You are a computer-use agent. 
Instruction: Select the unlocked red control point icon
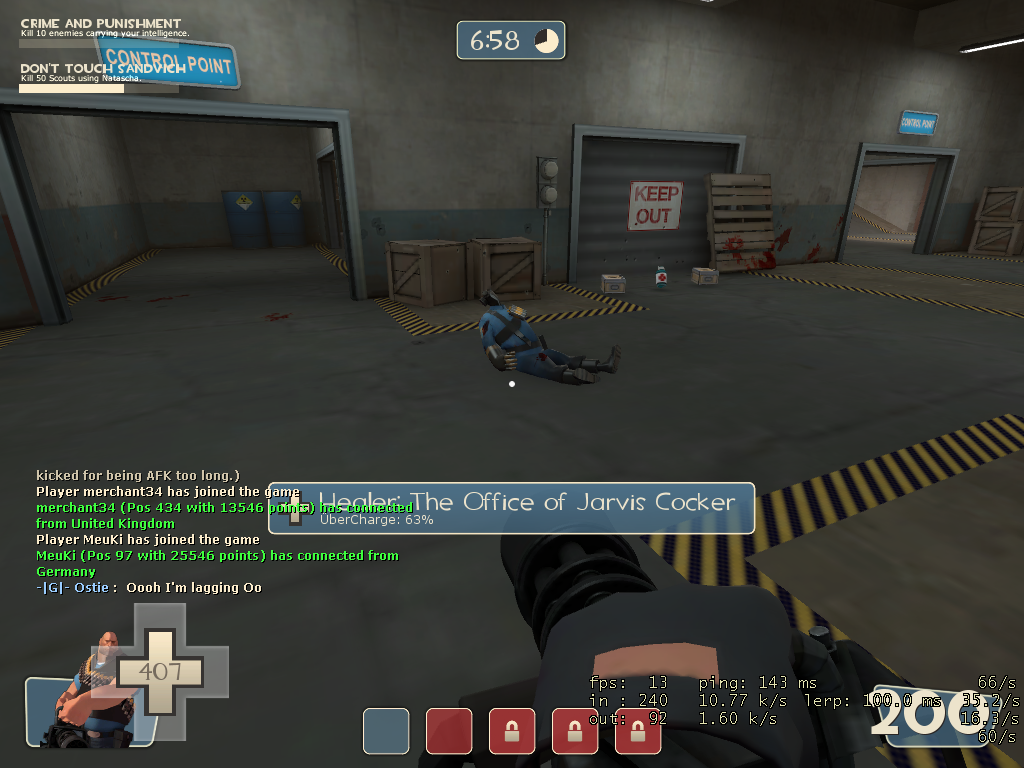pos(449,731)
